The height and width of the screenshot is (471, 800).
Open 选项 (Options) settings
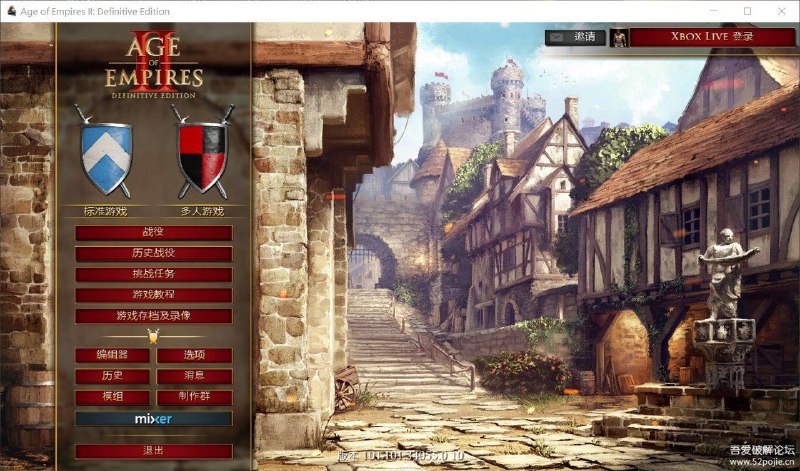[194, 355]
